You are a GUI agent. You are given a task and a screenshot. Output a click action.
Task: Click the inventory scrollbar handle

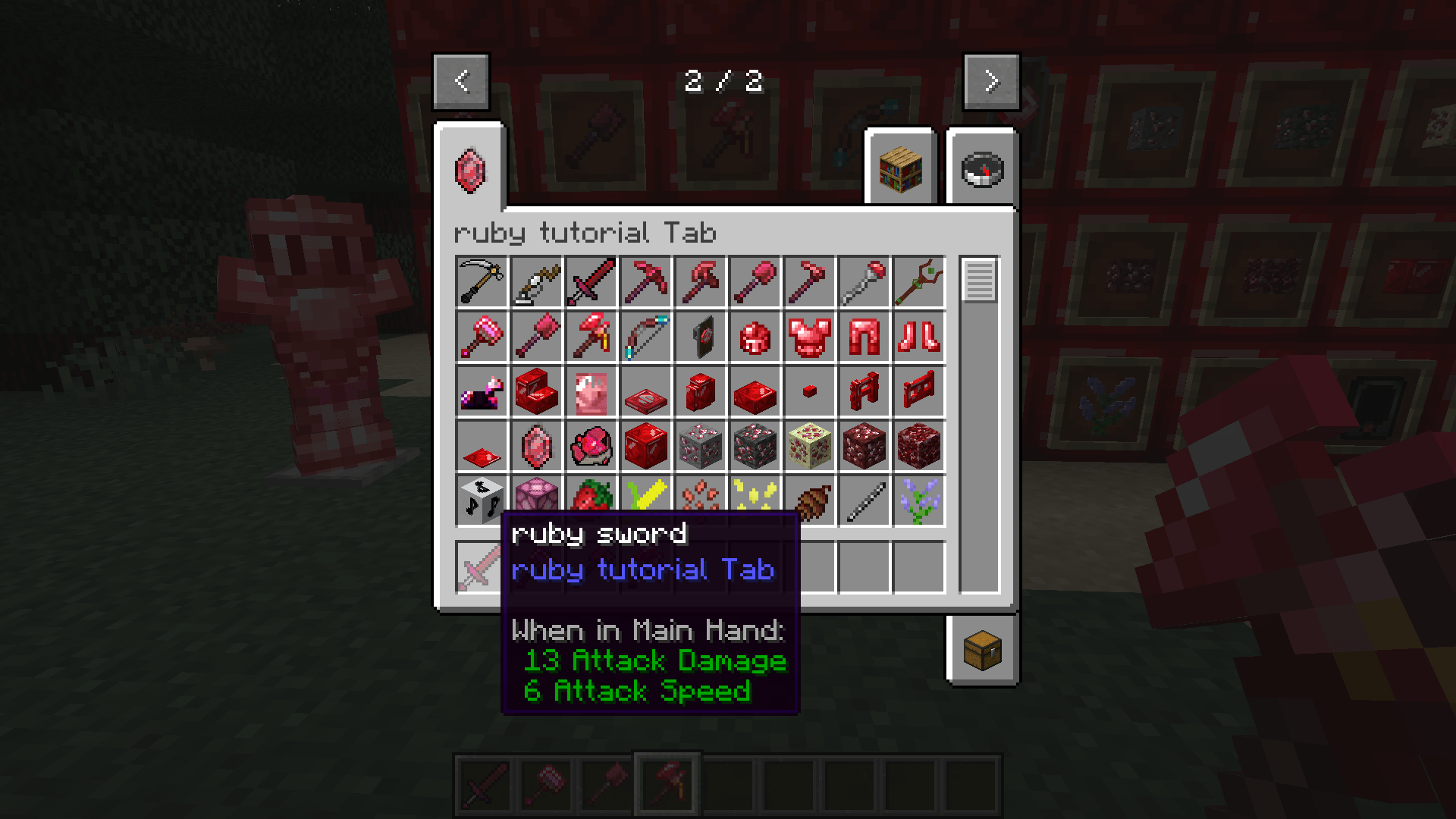(x=979, y=282)
